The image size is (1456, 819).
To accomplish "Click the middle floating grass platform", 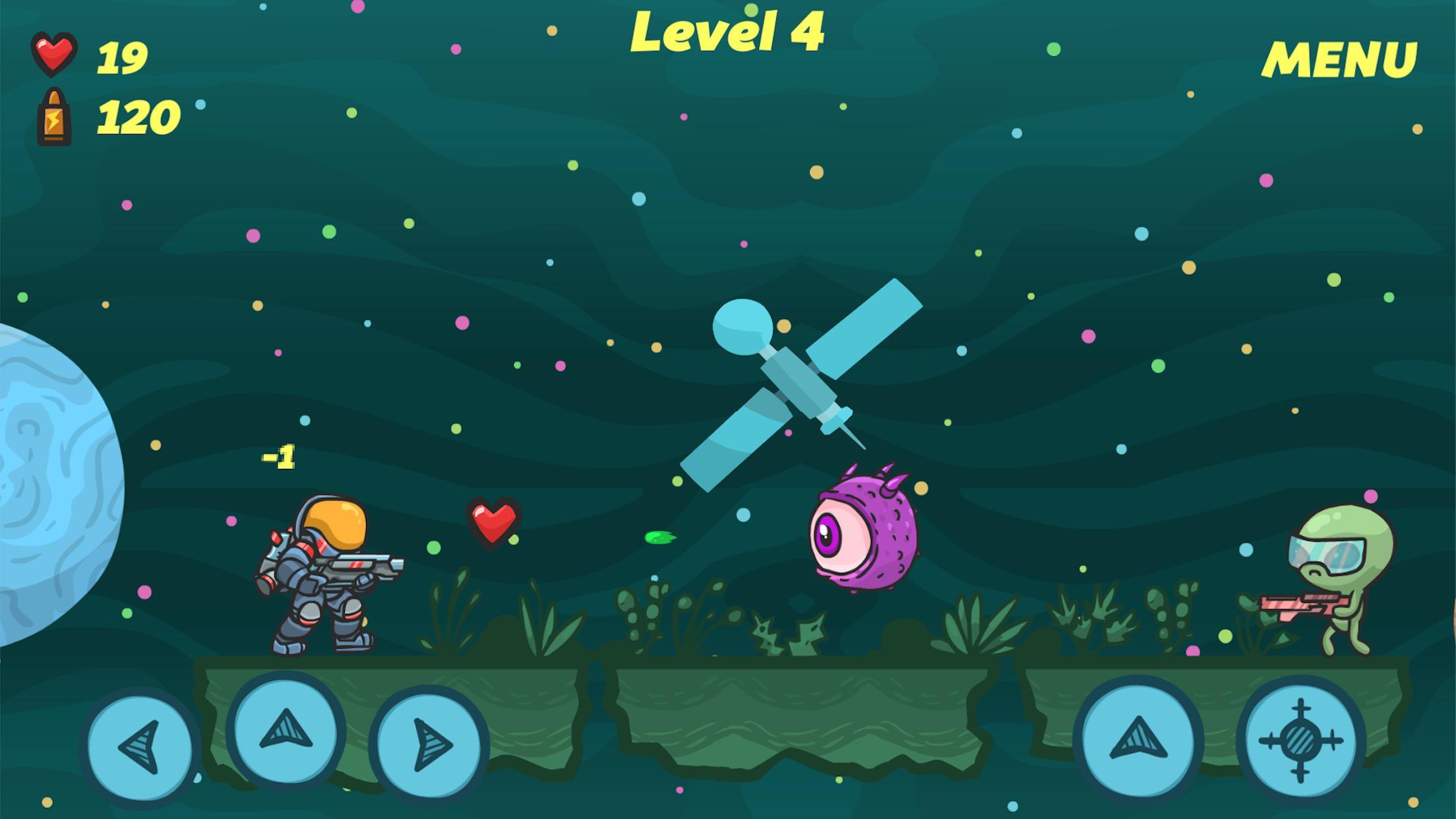I will coord(791,712).
